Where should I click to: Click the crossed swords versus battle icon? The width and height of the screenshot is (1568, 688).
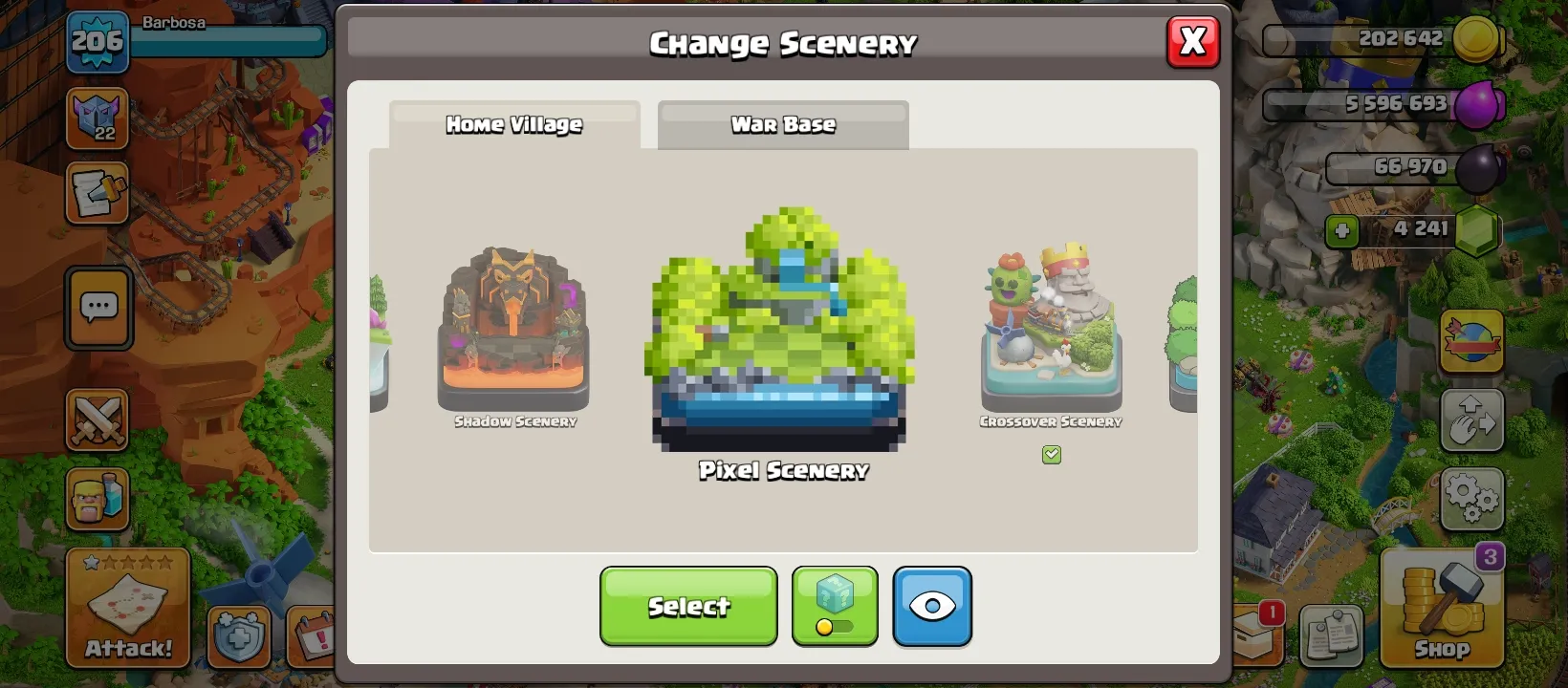tap(97, 420)
